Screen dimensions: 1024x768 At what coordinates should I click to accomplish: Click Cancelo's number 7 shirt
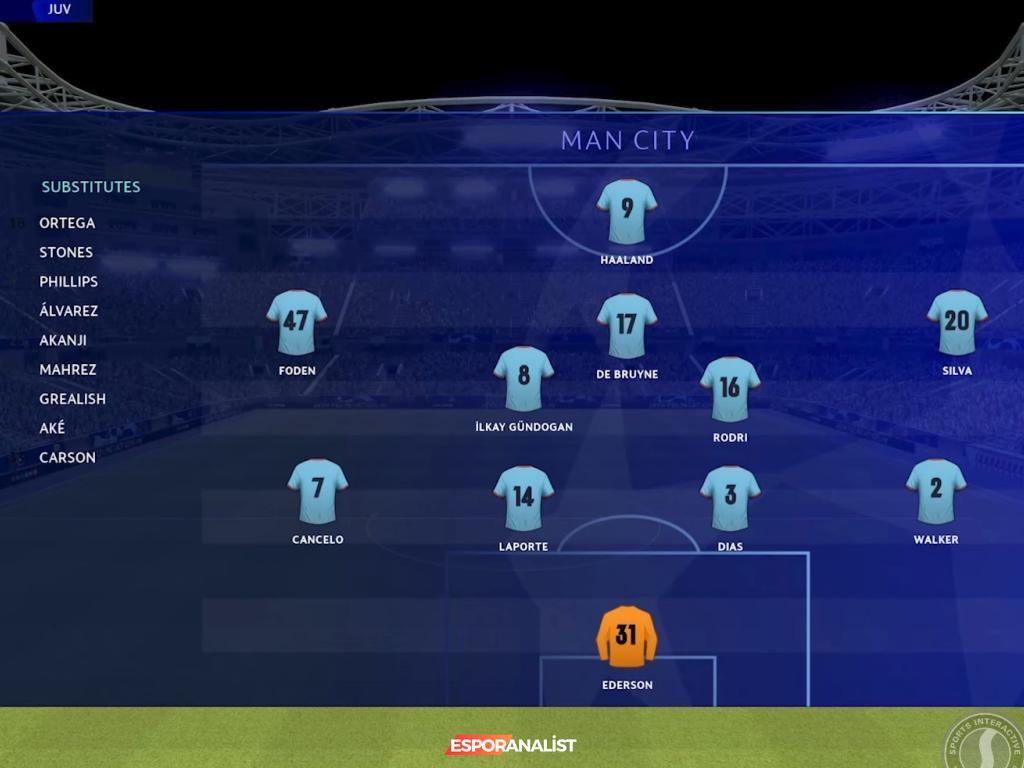pos(318,491)
